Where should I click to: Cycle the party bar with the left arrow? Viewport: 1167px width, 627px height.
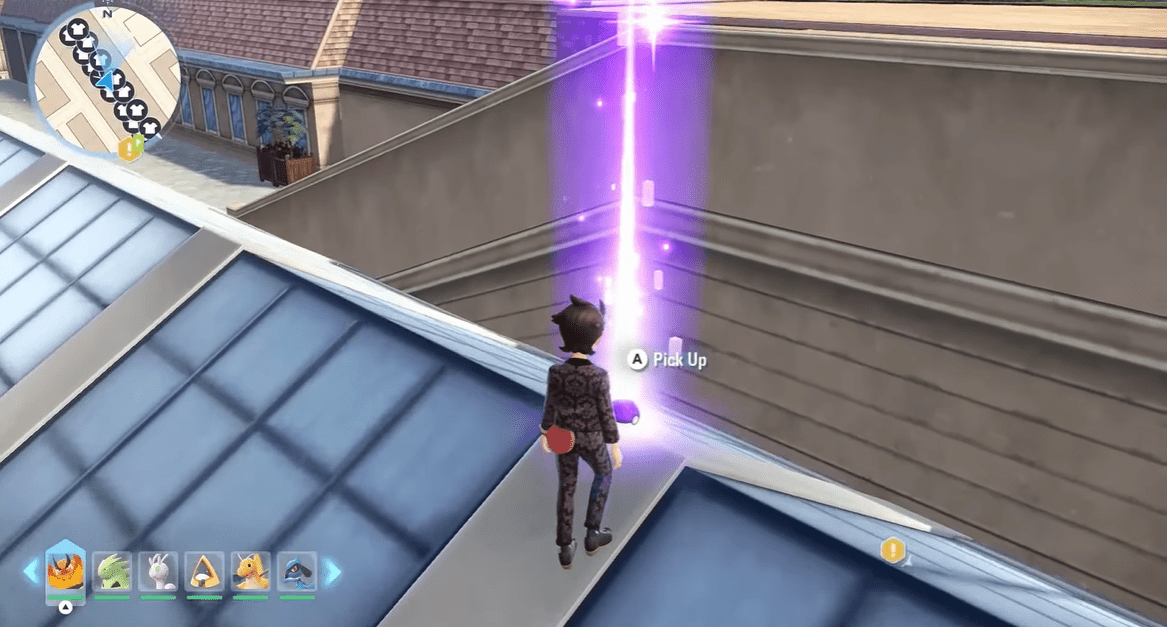31,572
